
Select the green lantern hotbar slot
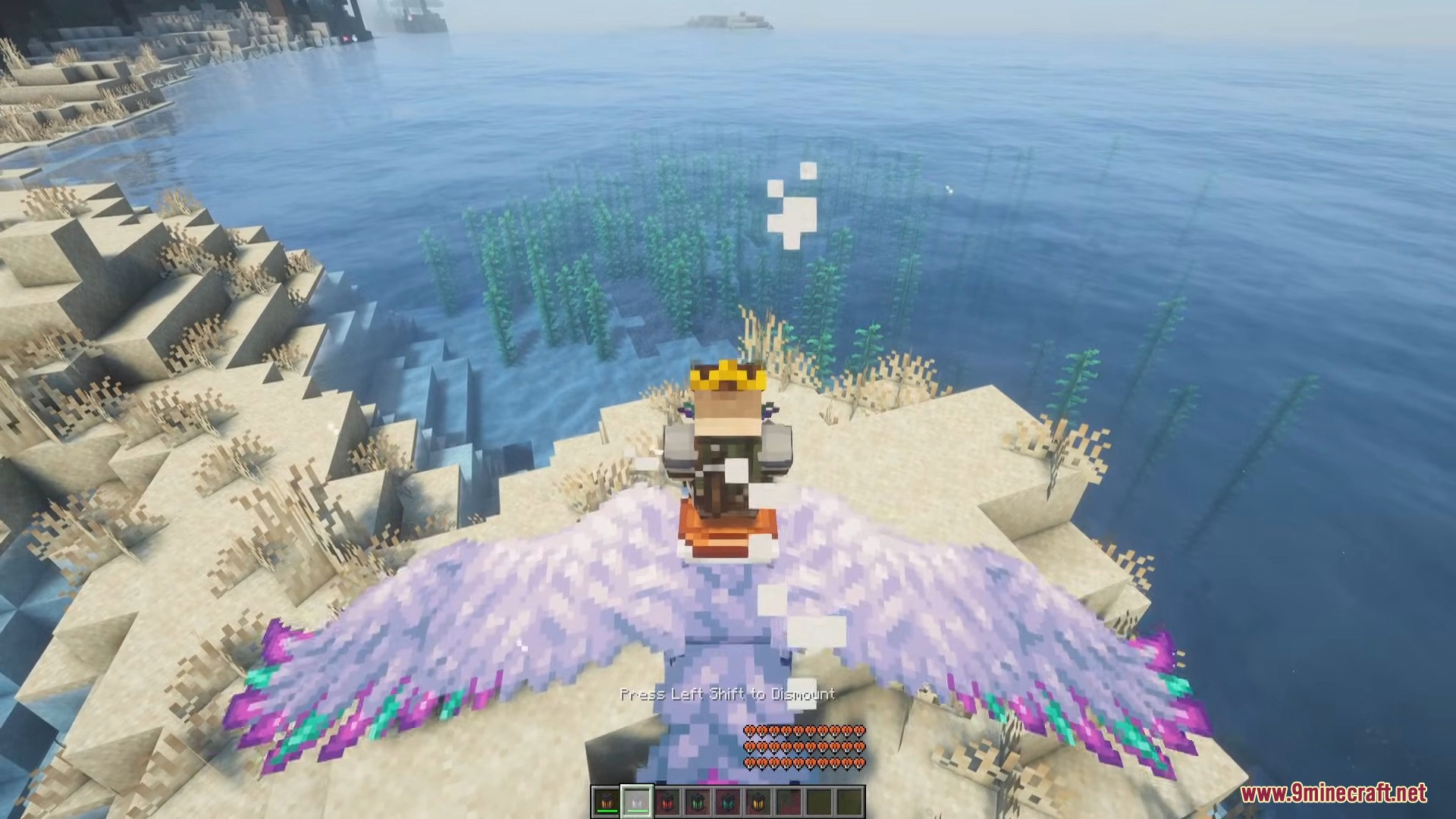698,802
